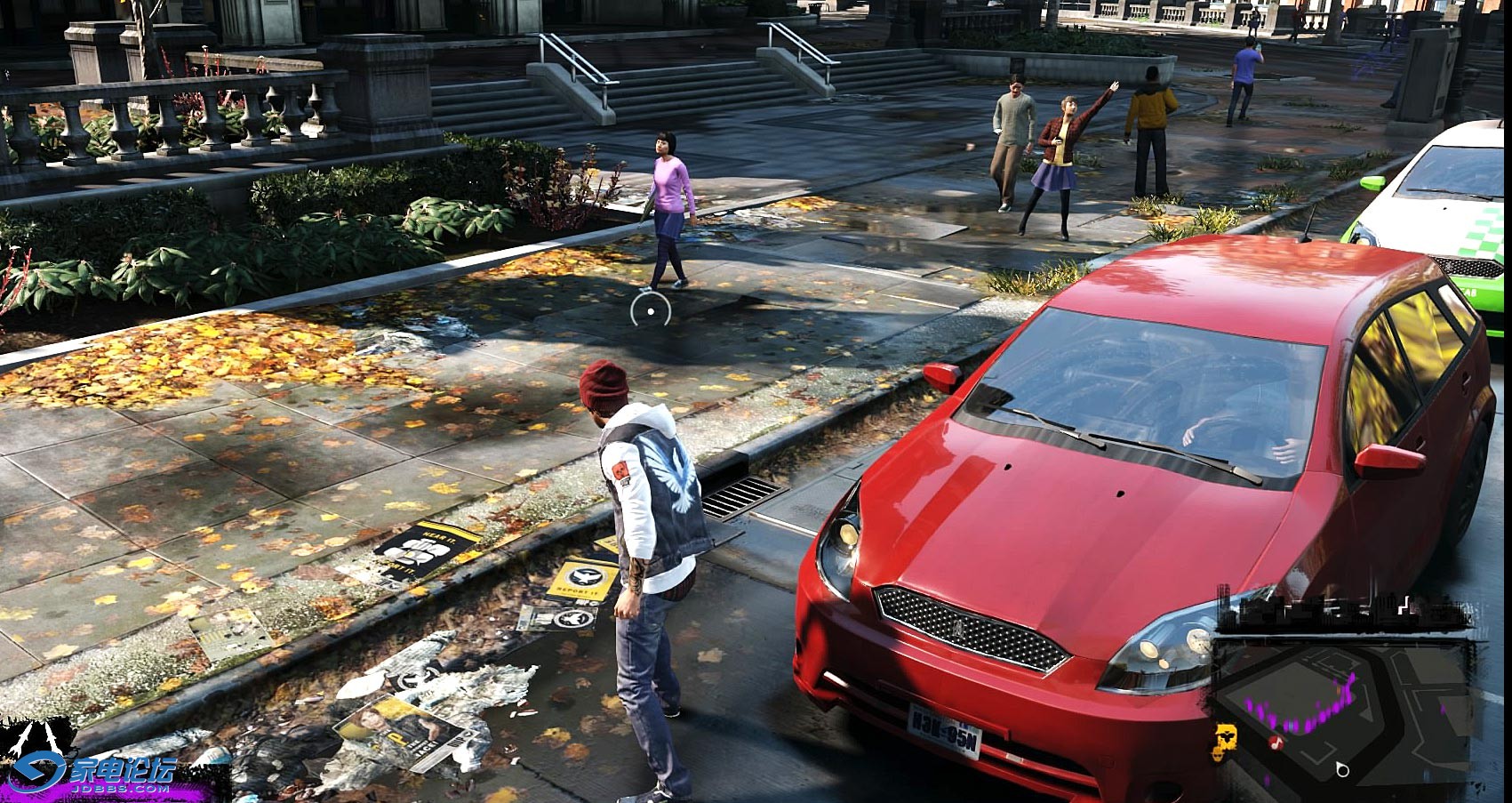Select the red music note map marker
The height and width of the screenshot is (803, 1512).
pos(1276,741)
